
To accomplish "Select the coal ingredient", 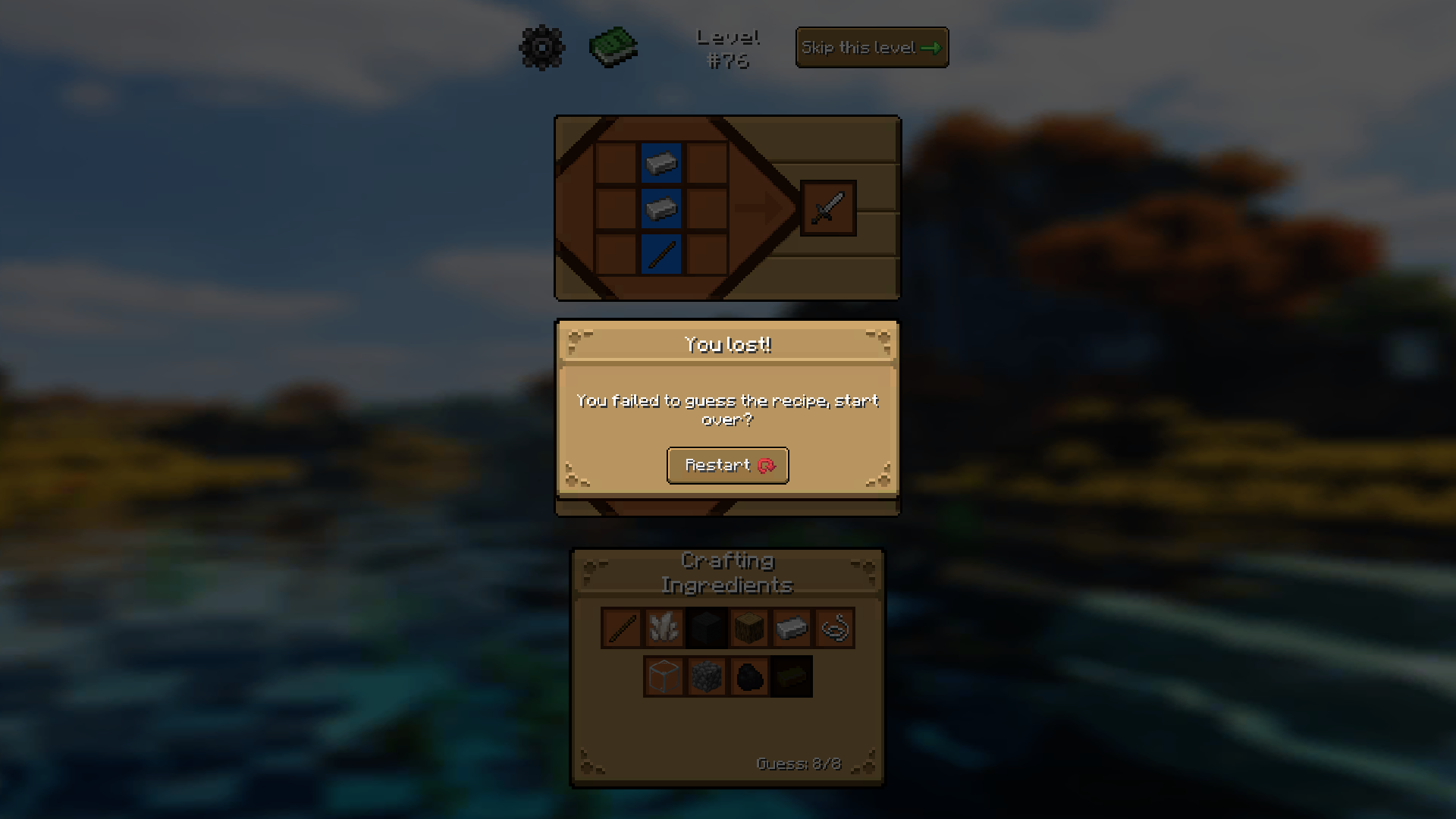I will [748, 676].
